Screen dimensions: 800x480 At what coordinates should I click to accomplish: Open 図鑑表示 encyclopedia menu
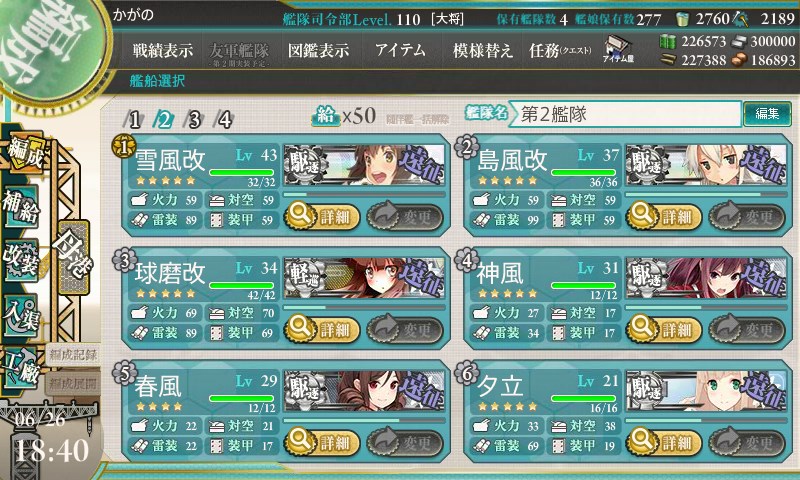318,50
